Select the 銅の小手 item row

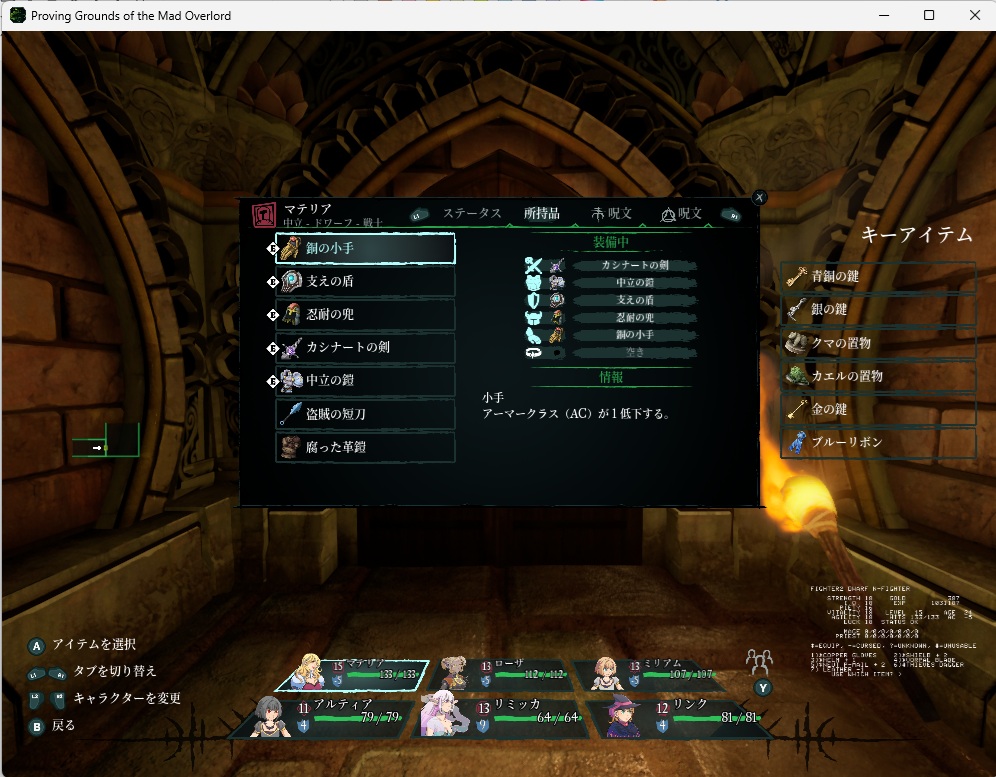coord(365,248)
